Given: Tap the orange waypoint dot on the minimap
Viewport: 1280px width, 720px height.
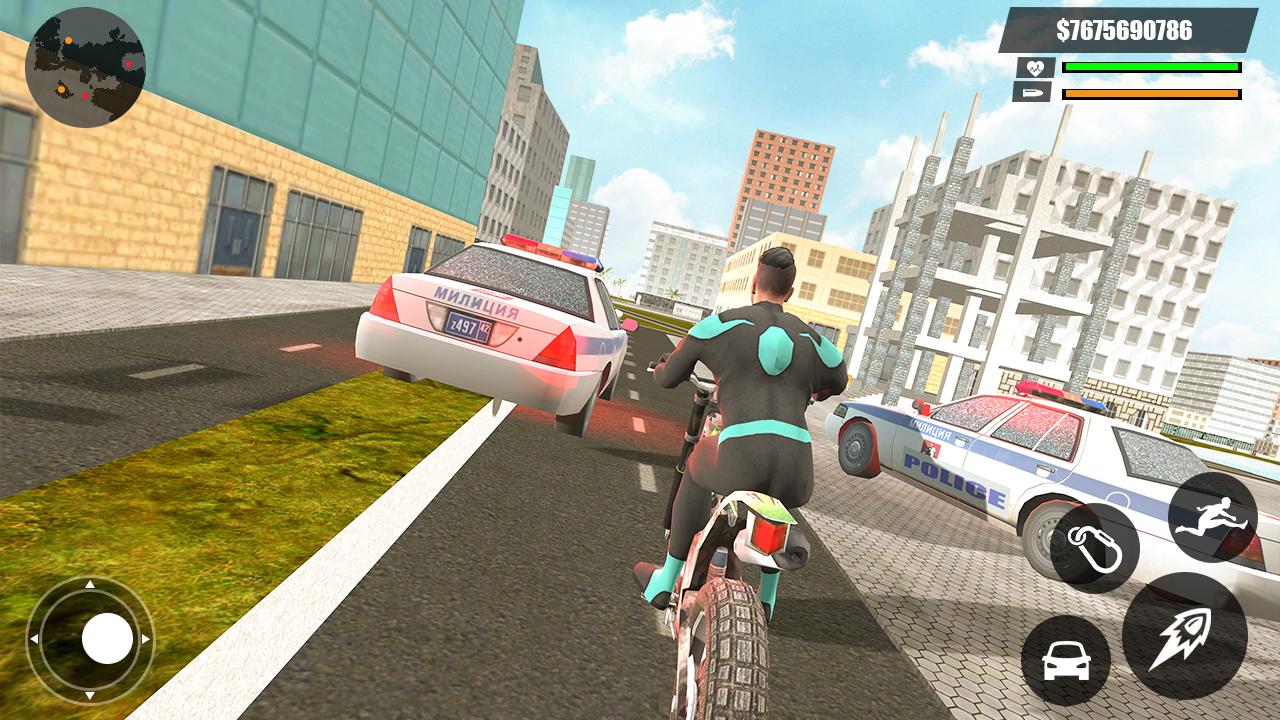Looking at the screenshot, I should [x=68, y=40].
